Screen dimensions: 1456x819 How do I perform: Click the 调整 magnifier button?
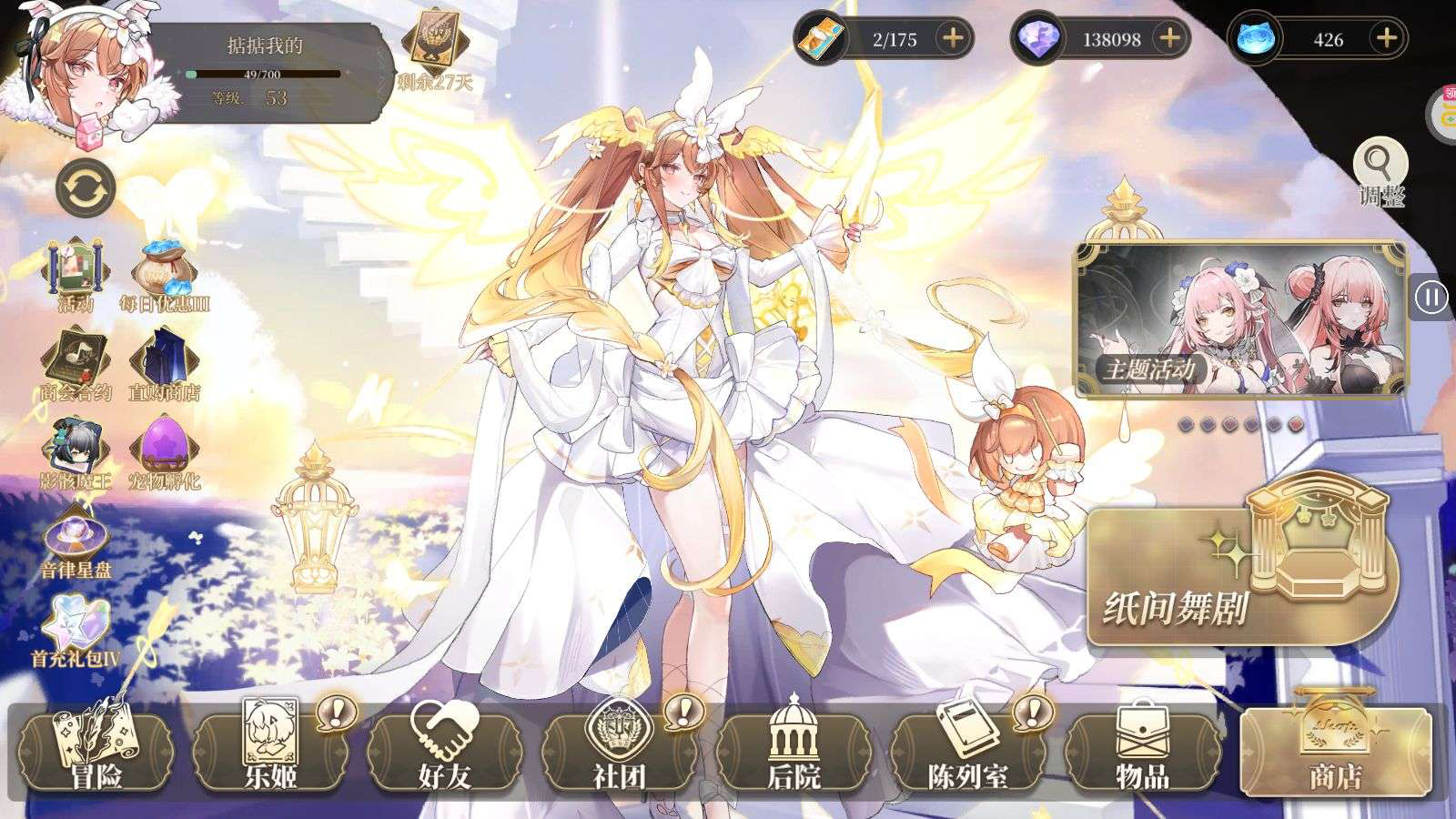pyautogui.click(x=1380, y=172)
